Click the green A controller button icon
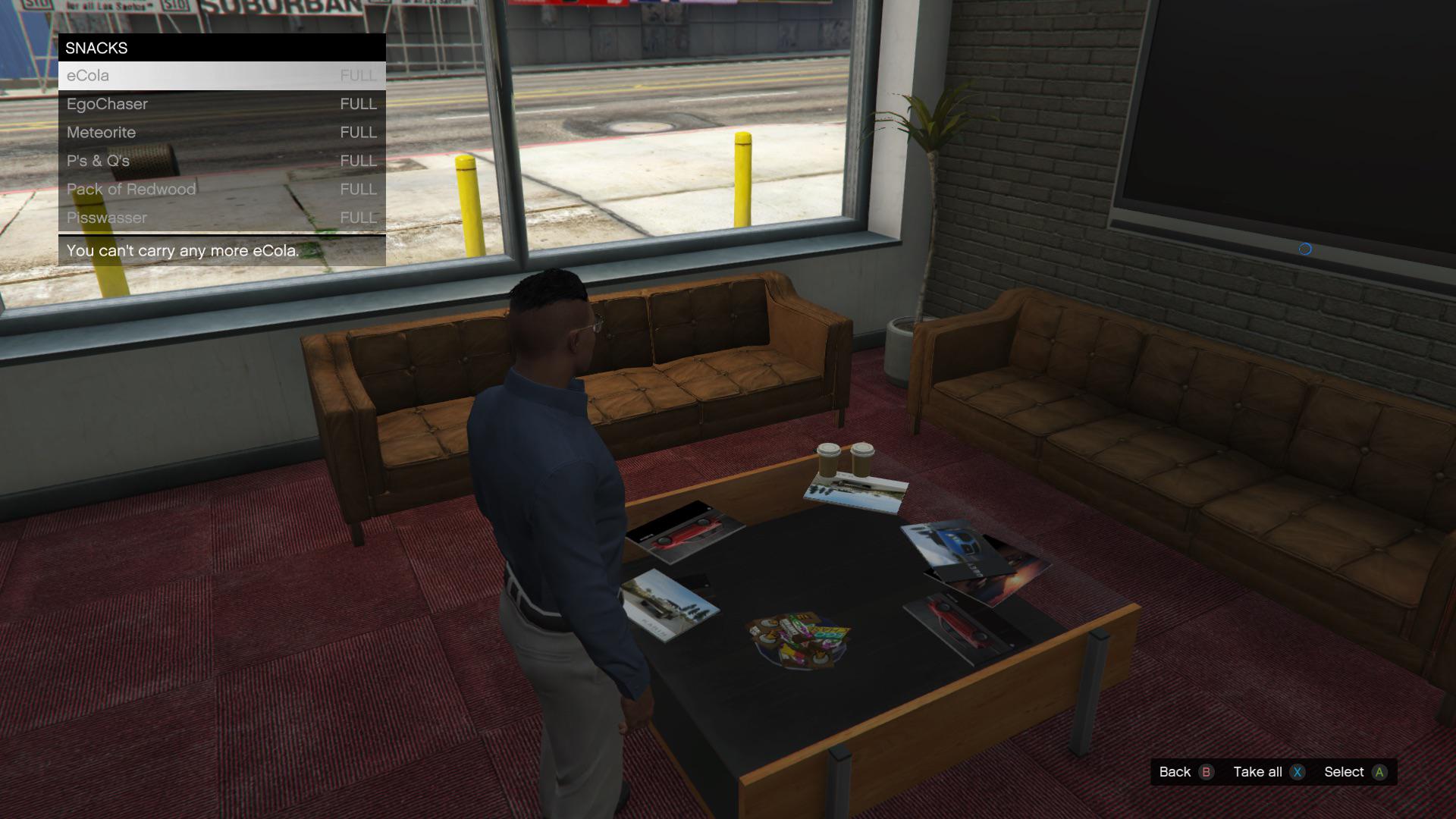 tap(1382, 771)
